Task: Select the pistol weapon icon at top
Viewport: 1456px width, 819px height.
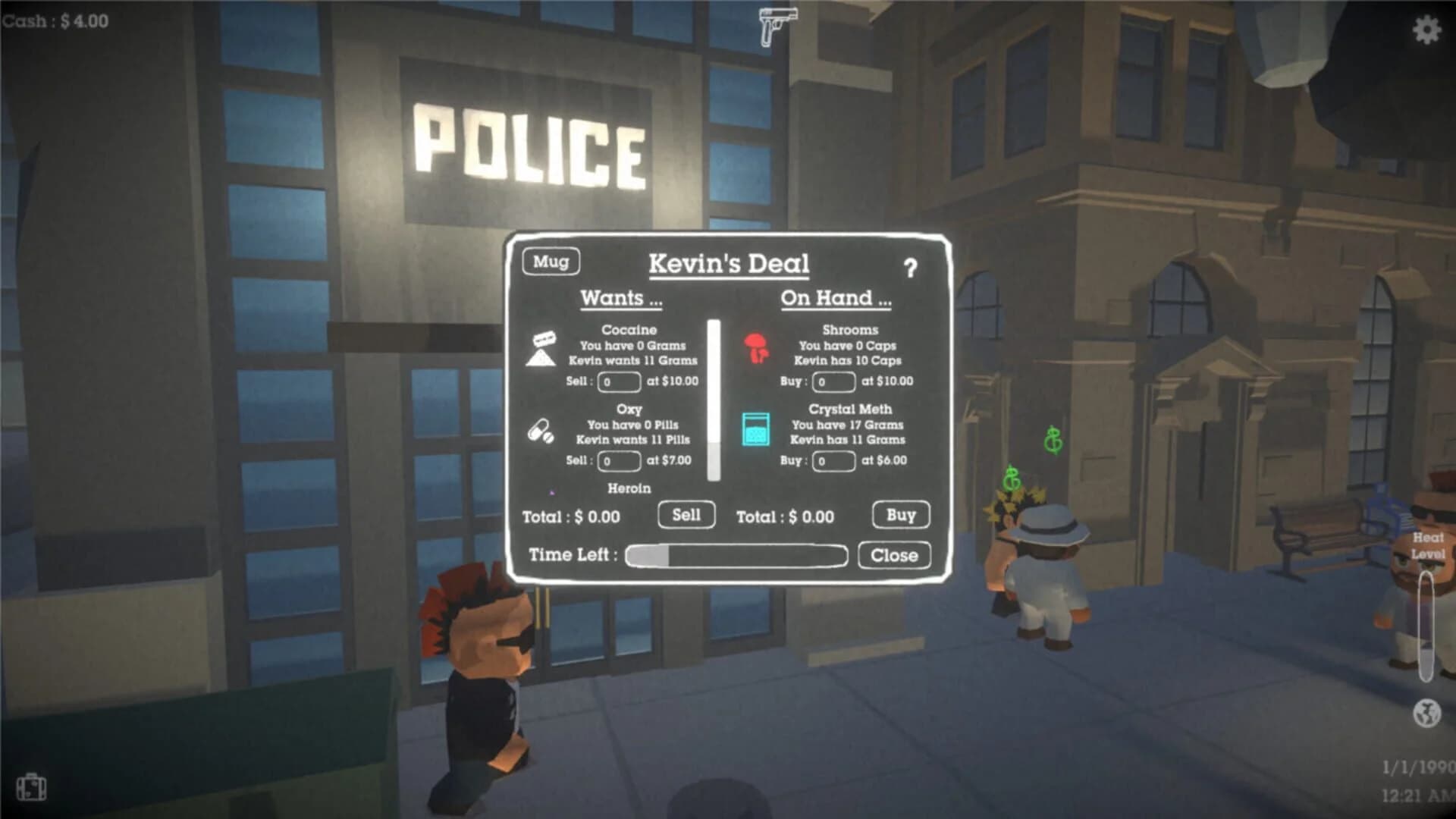Action: [x=777, y=27]
